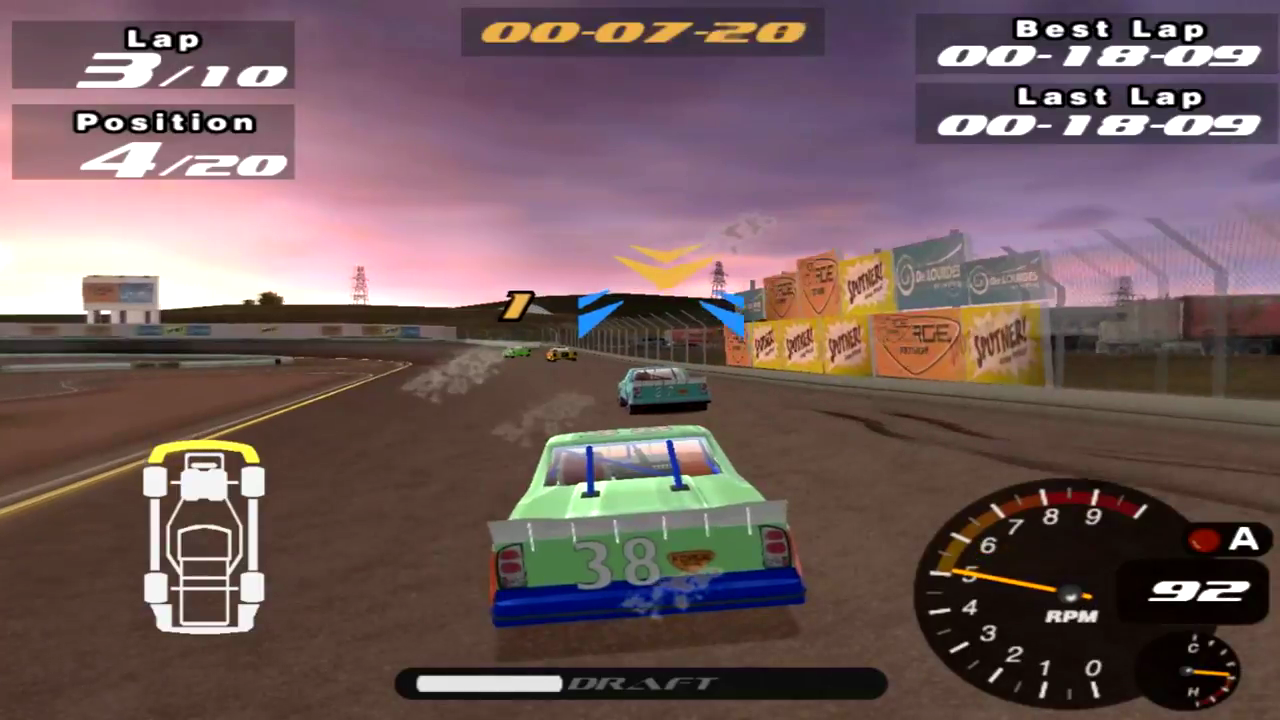Select the yellow 'A' transmission indicator

point(1243,540)
